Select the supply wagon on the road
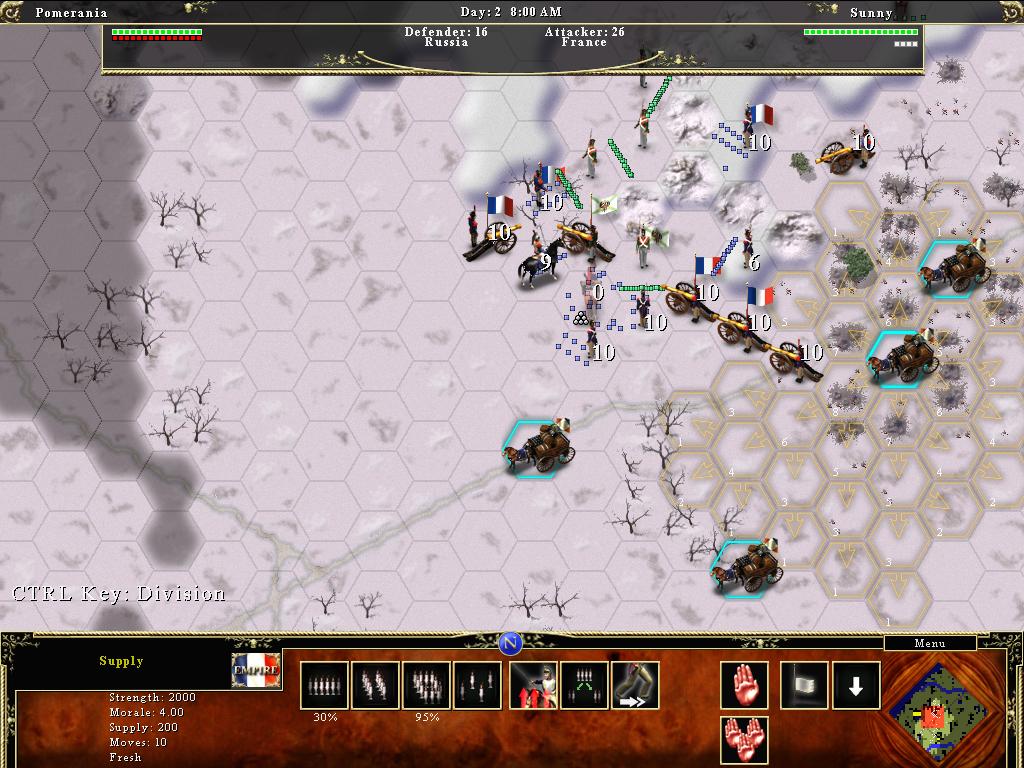The image size is (1024, 768). [x=542, y=448]
